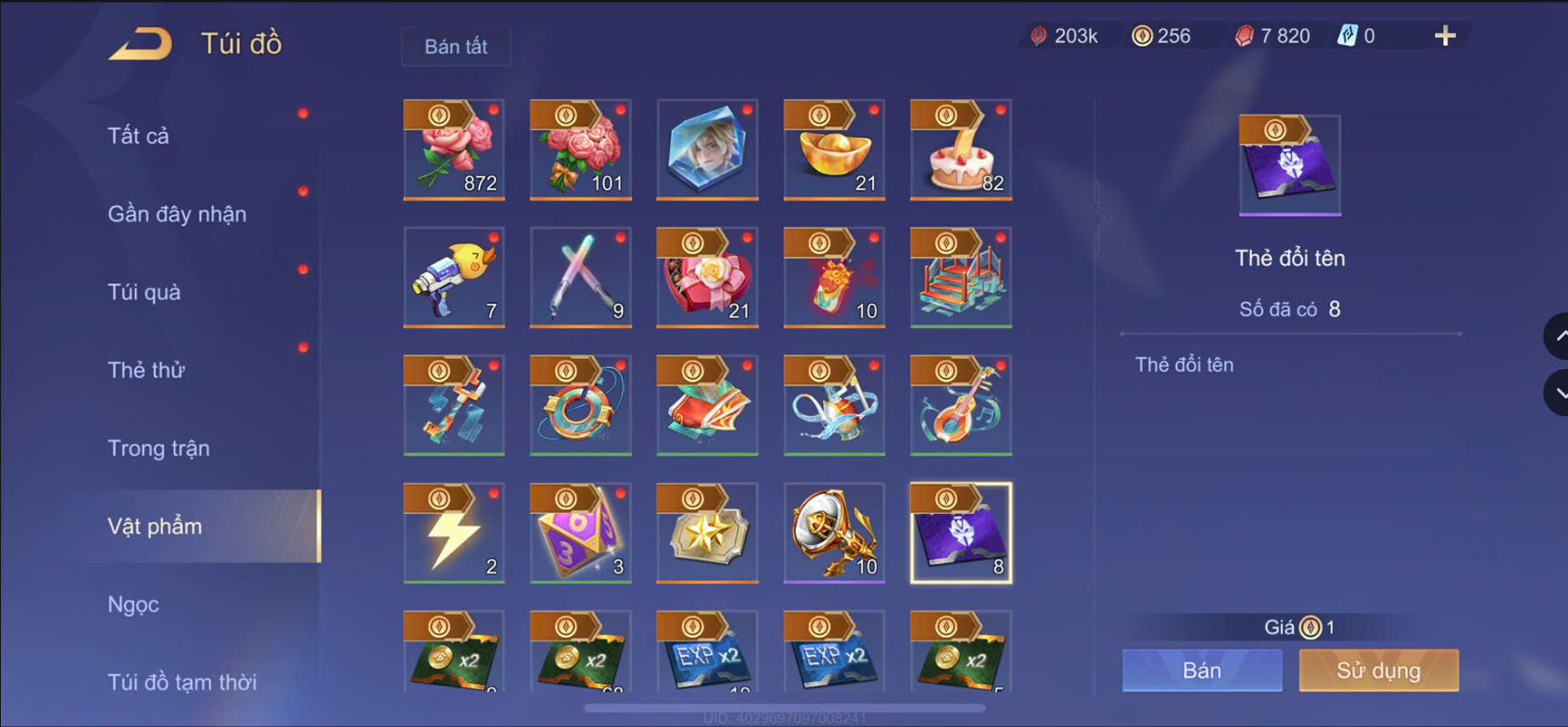The height and width of the screenshot is (727, 1568).
Task: Select the water gun item
Action: (x=453, y=279)
